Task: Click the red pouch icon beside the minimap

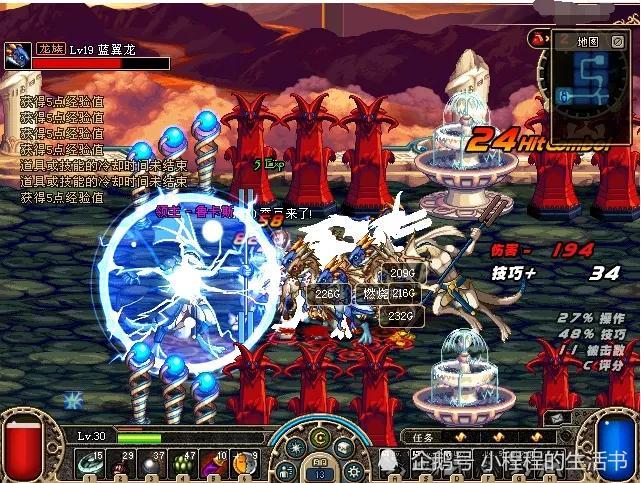Action: pyautogui.click(x=537, y=39)
